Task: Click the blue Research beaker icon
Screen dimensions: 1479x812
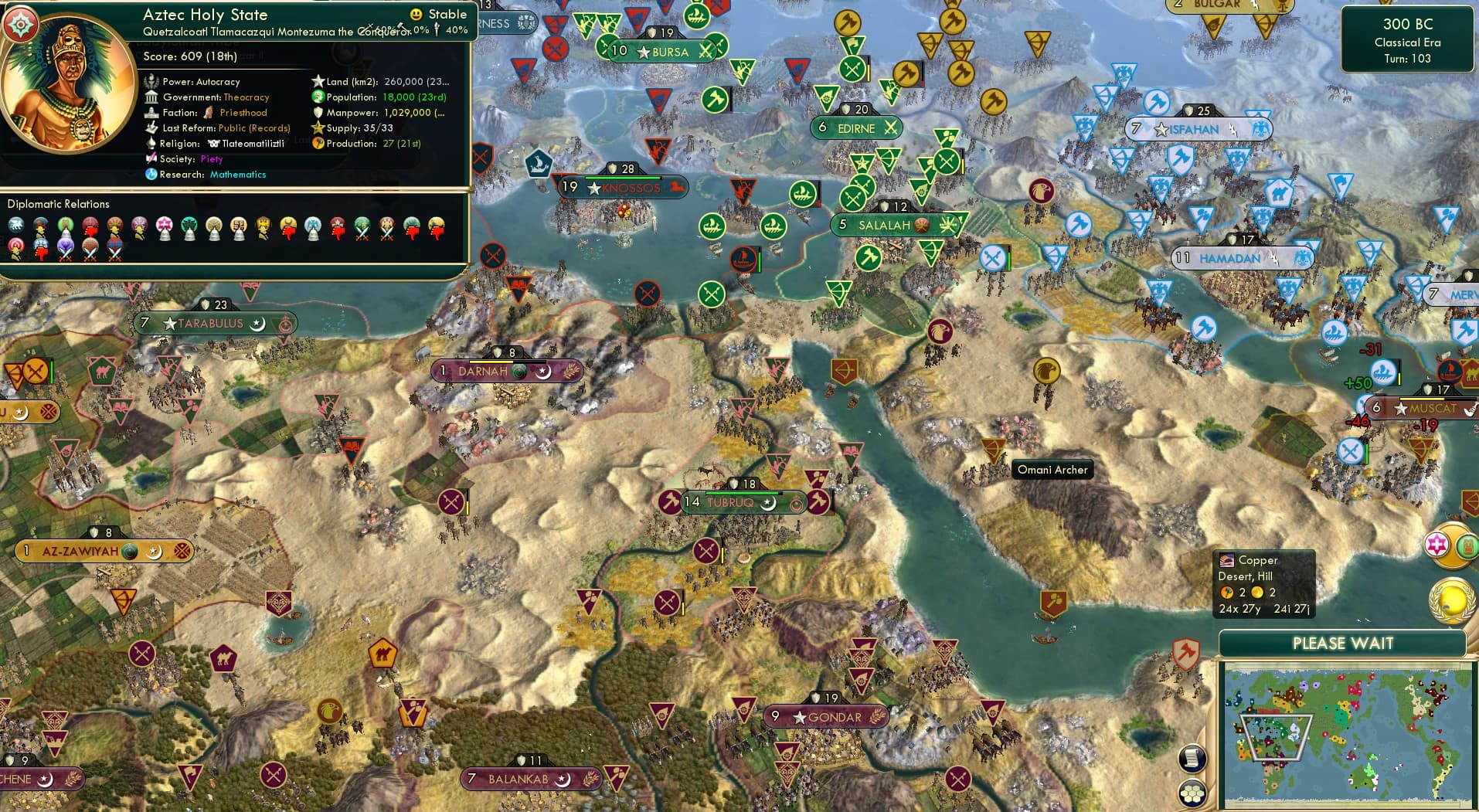Action: (151, 175)
